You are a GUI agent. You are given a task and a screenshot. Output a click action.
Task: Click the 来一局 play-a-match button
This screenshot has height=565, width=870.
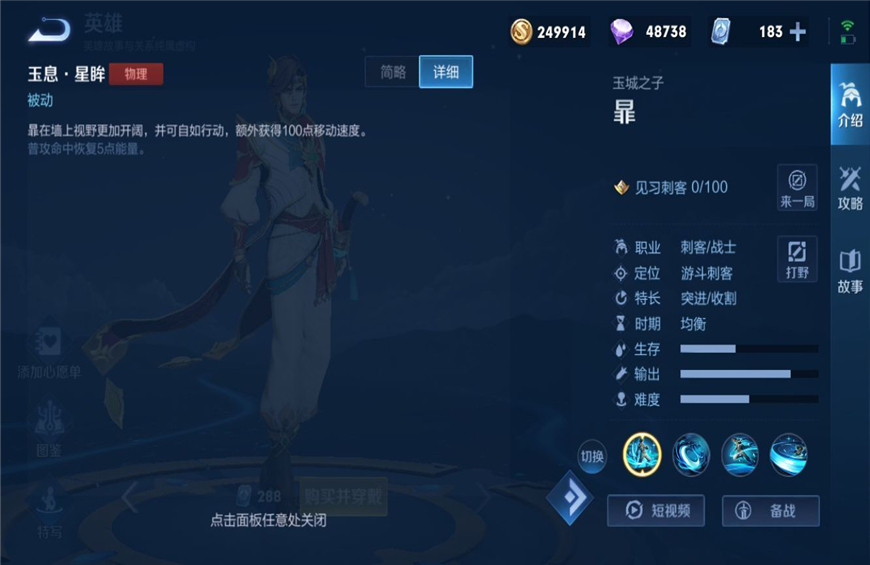click(797, 188)
